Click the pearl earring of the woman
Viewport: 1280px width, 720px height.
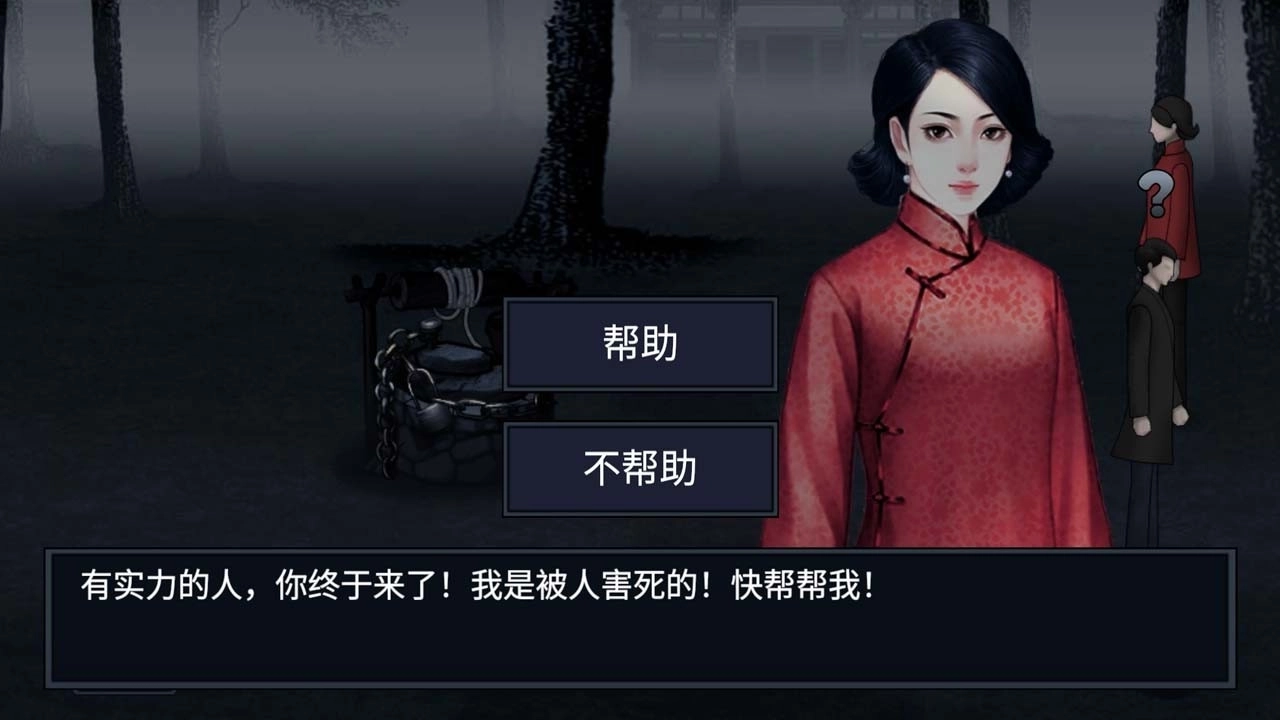click(x=907, y=176)
